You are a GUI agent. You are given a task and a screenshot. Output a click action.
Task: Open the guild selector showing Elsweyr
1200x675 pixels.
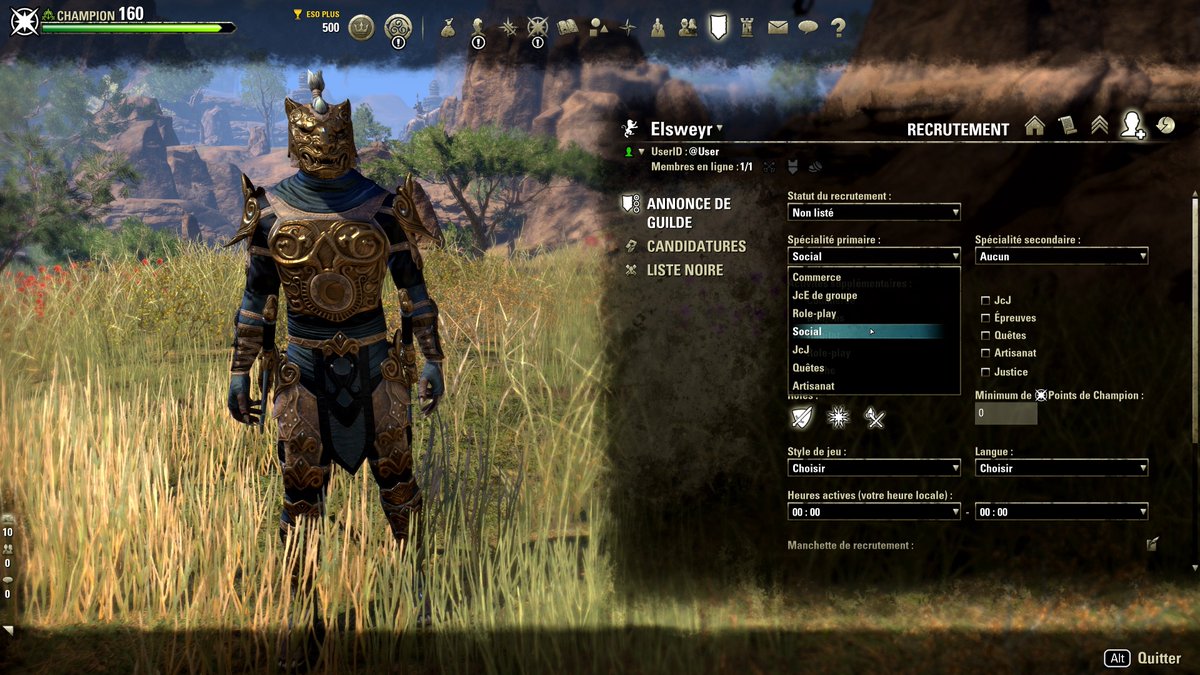point(686,129)
